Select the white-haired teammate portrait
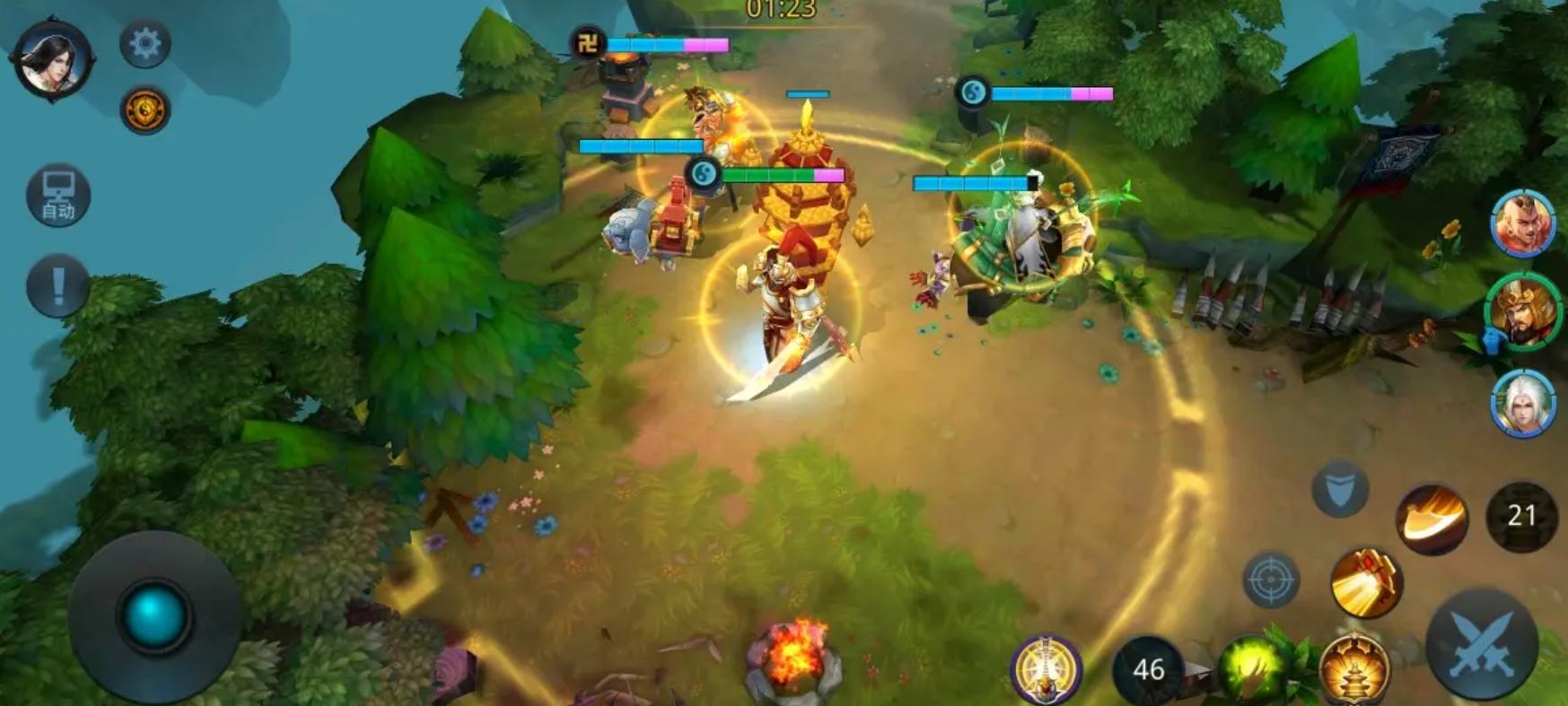Viewport: 1568px width, 706px height. coord(1522,403)
